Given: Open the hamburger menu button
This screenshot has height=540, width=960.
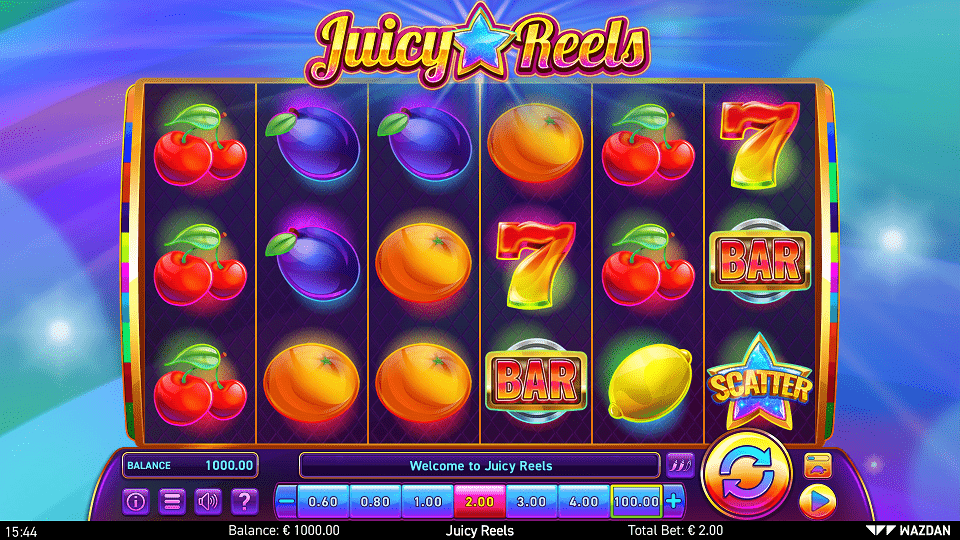Looking at the screenshot, I should tap(172, 501).
